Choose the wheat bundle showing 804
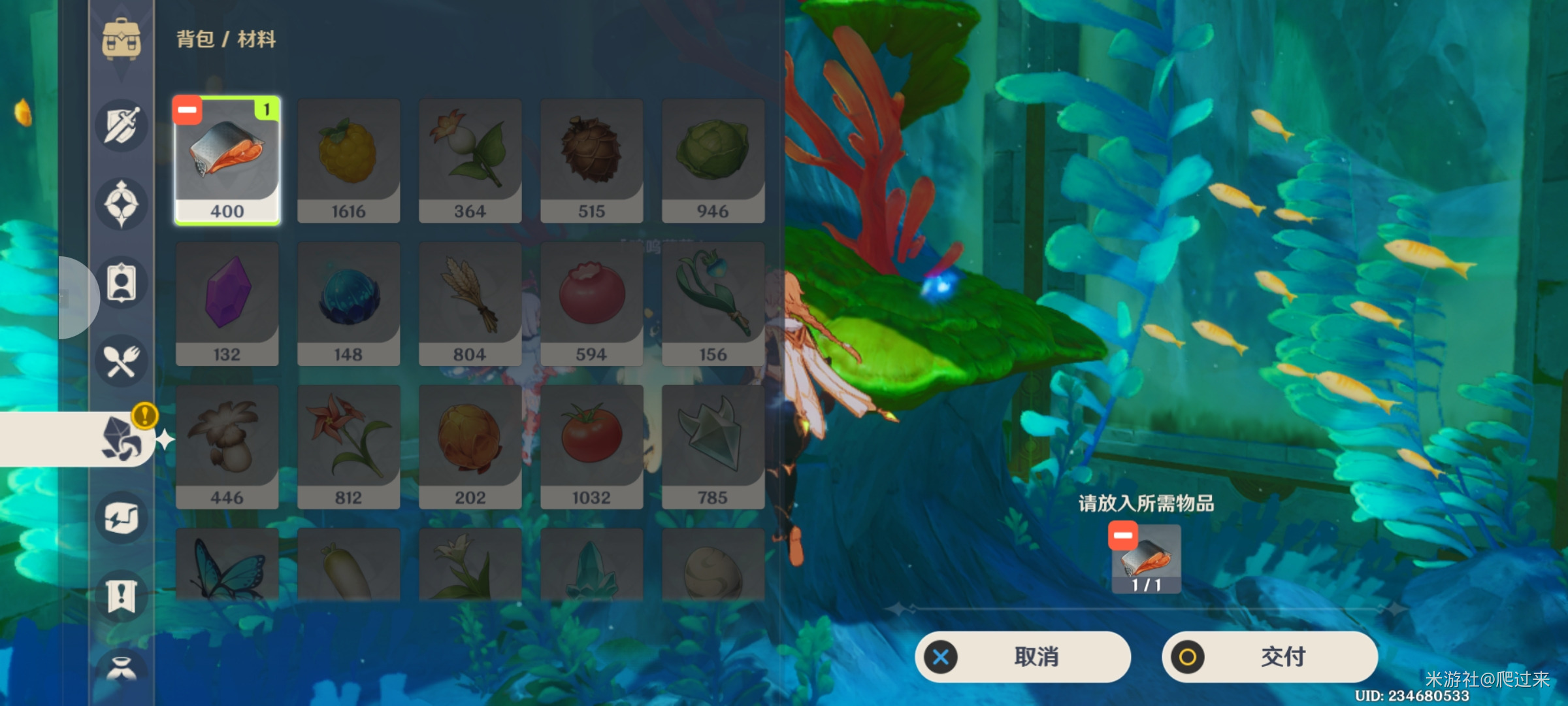 point(470,304)
